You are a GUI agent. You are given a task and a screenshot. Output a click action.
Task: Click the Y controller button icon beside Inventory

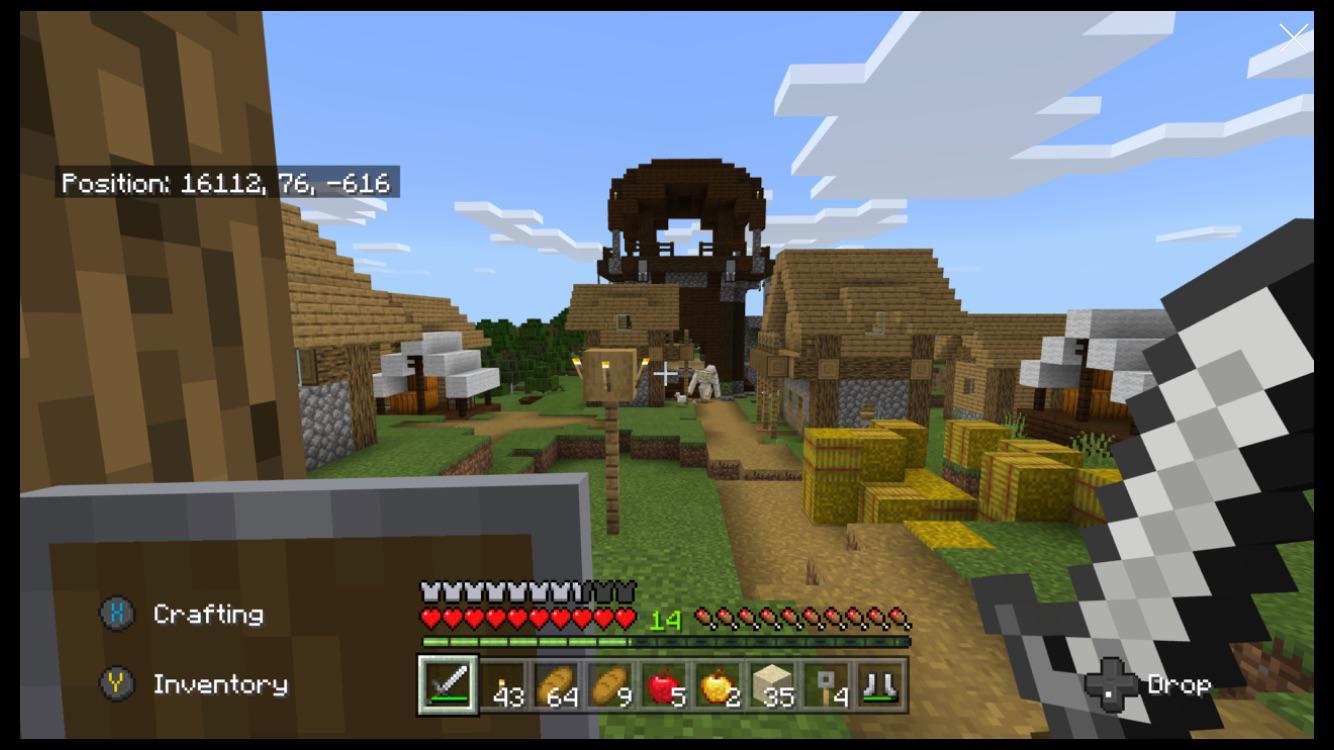[117, 685]
